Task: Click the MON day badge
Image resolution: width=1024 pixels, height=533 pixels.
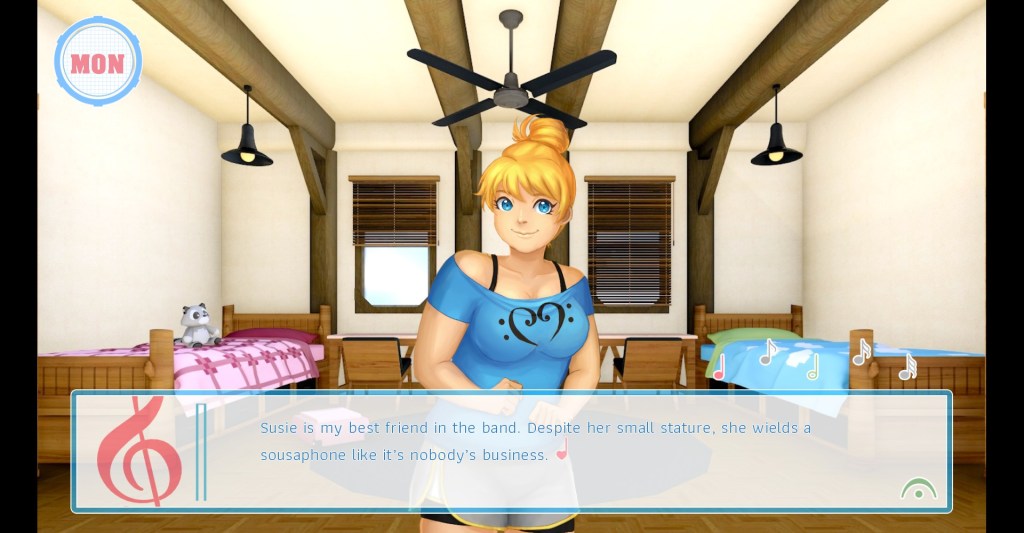Action: pos(97,62)
